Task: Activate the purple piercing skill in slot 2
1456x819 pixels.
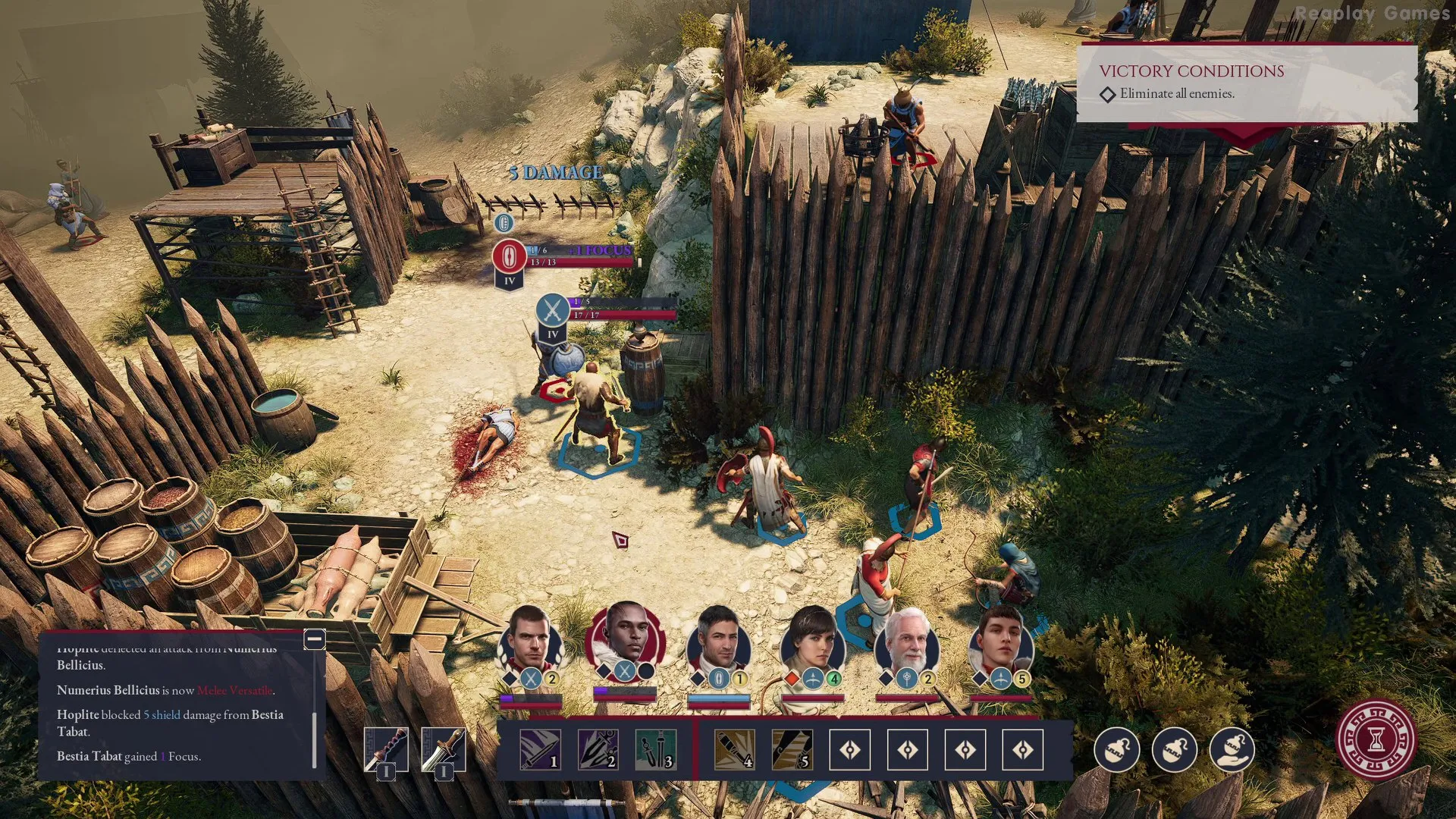Action: pos(598,750)
